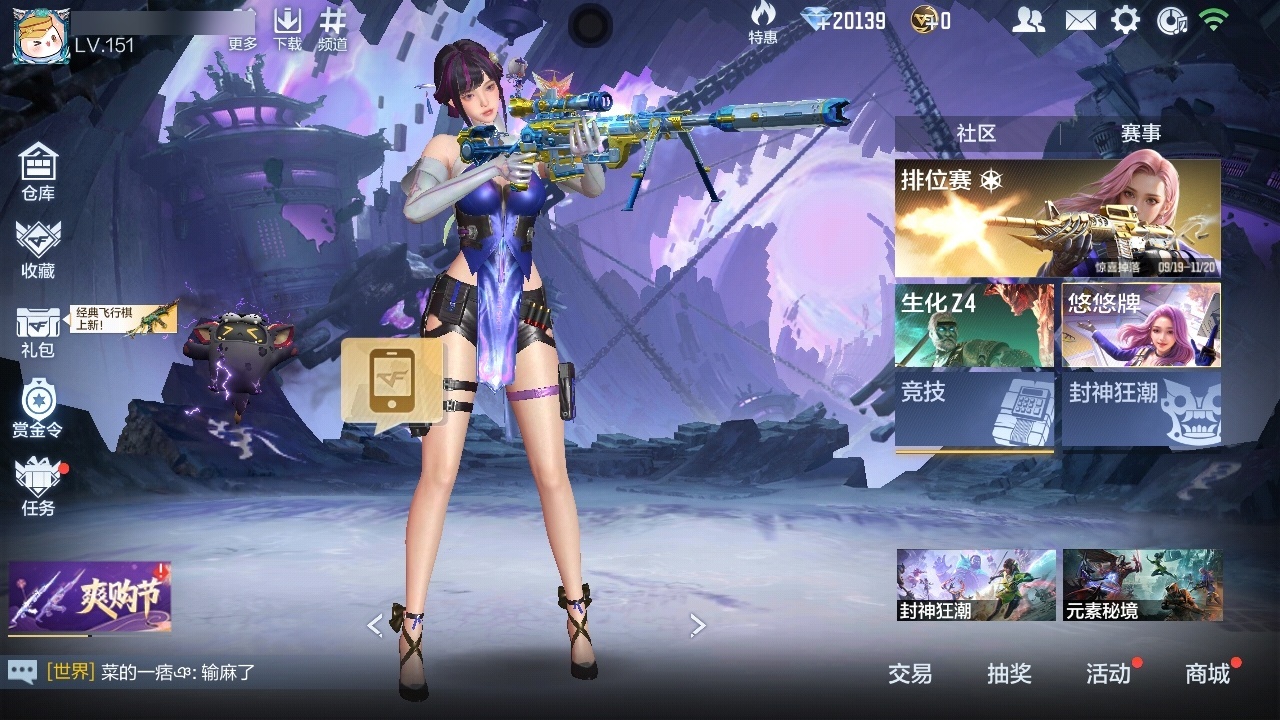Switch to the 赛事 tournament tab

1140,133
